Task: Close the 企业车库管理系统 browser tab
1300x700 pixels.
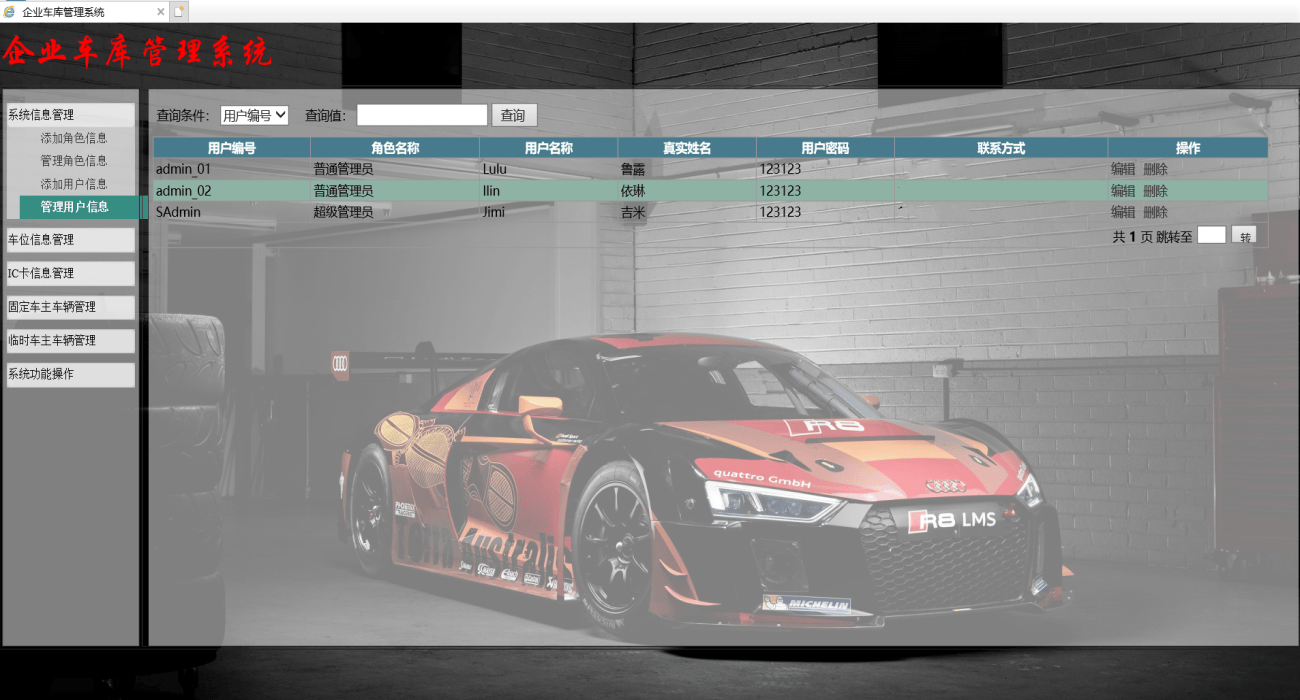Action: pos(161,12)
